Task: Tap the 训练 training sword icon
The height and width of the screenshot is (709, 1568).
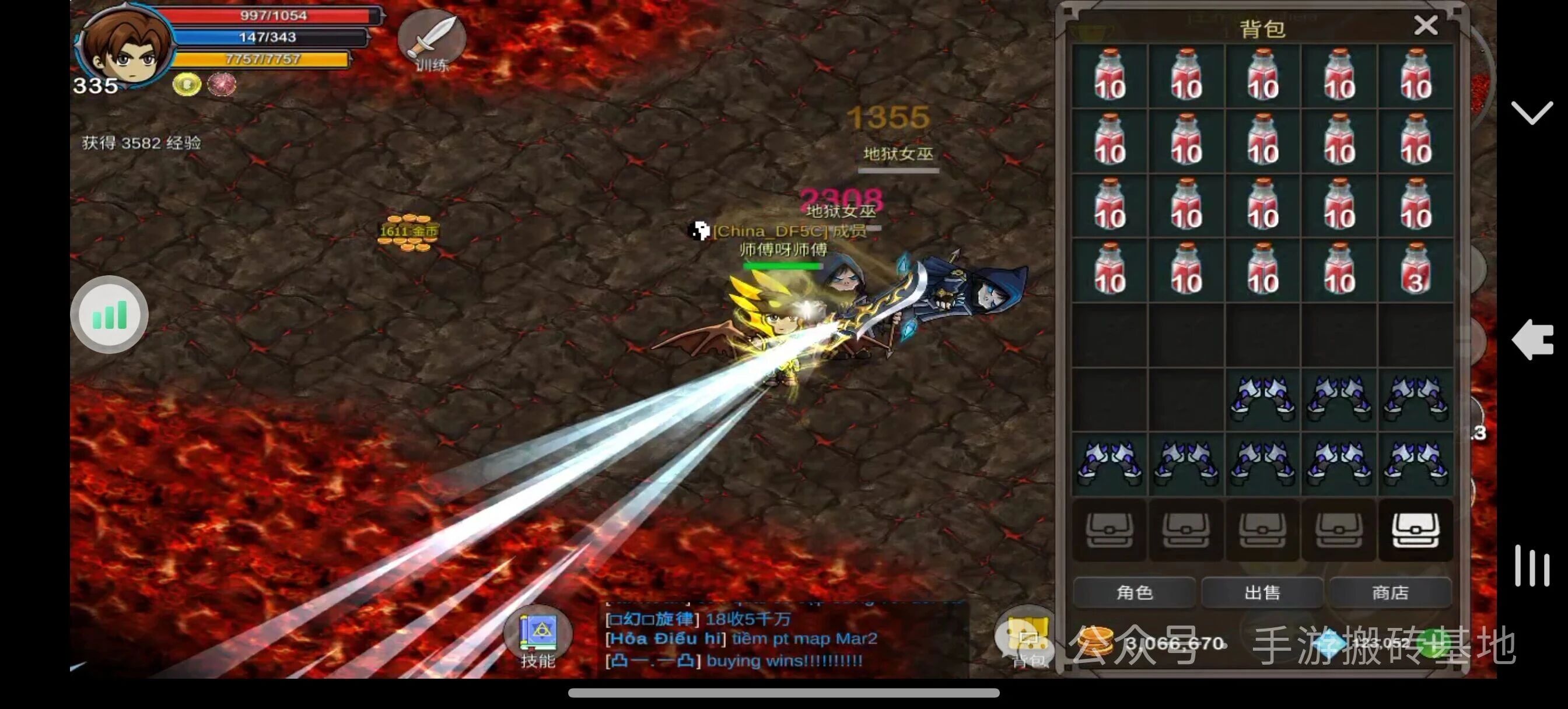Action: point(432,40)
